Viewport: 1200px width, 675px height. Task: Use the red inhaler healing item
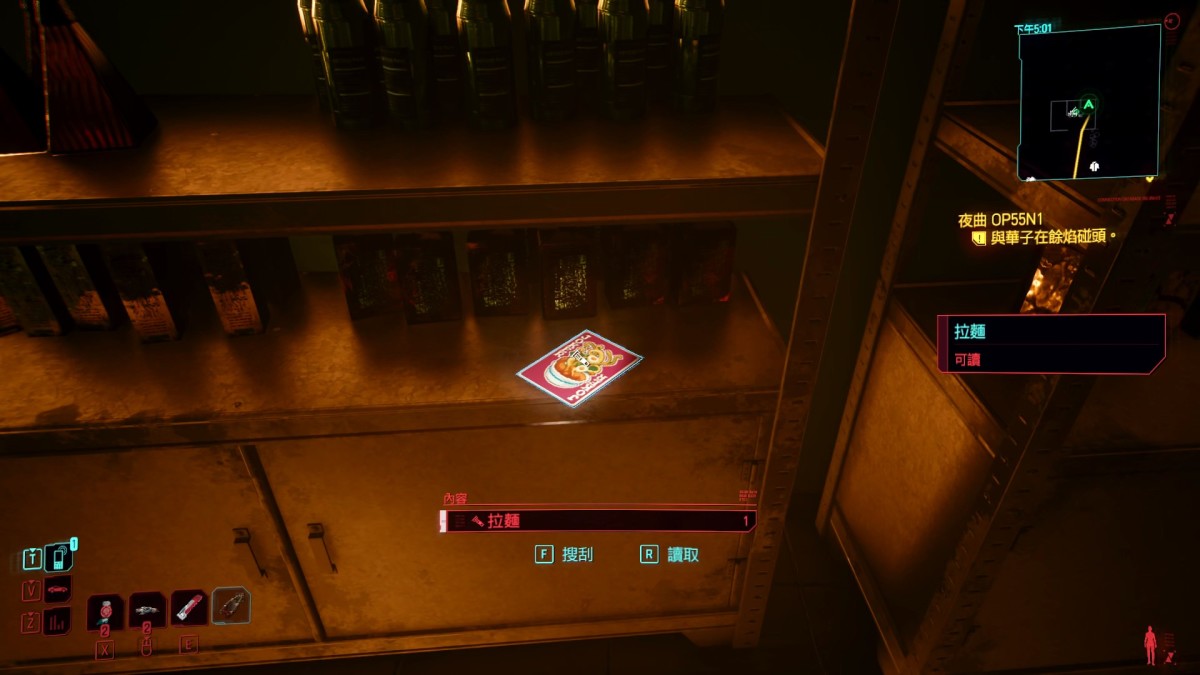189,607
